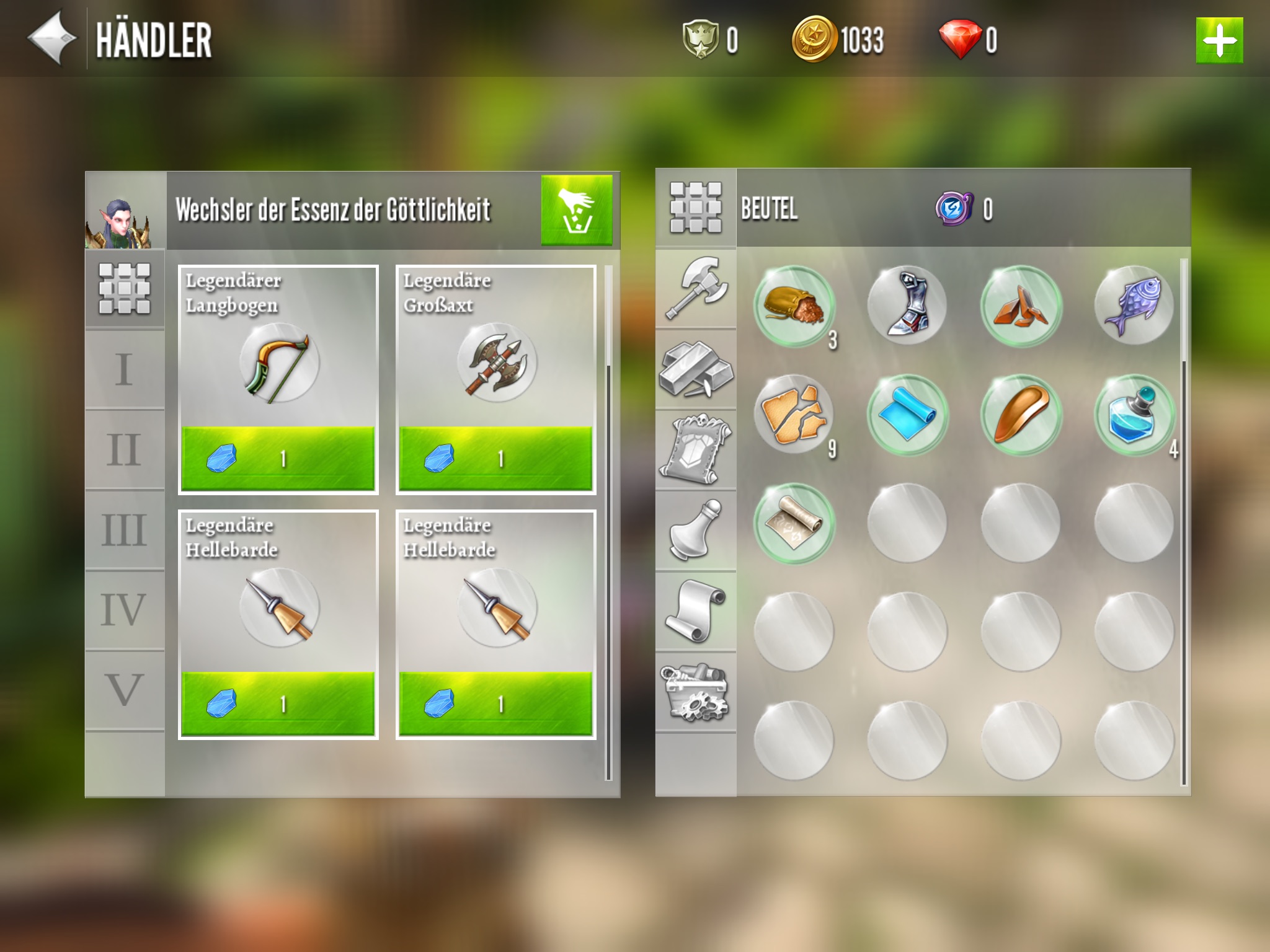
Task: Select the armored boot item in bag
Action: pos(907,306)
